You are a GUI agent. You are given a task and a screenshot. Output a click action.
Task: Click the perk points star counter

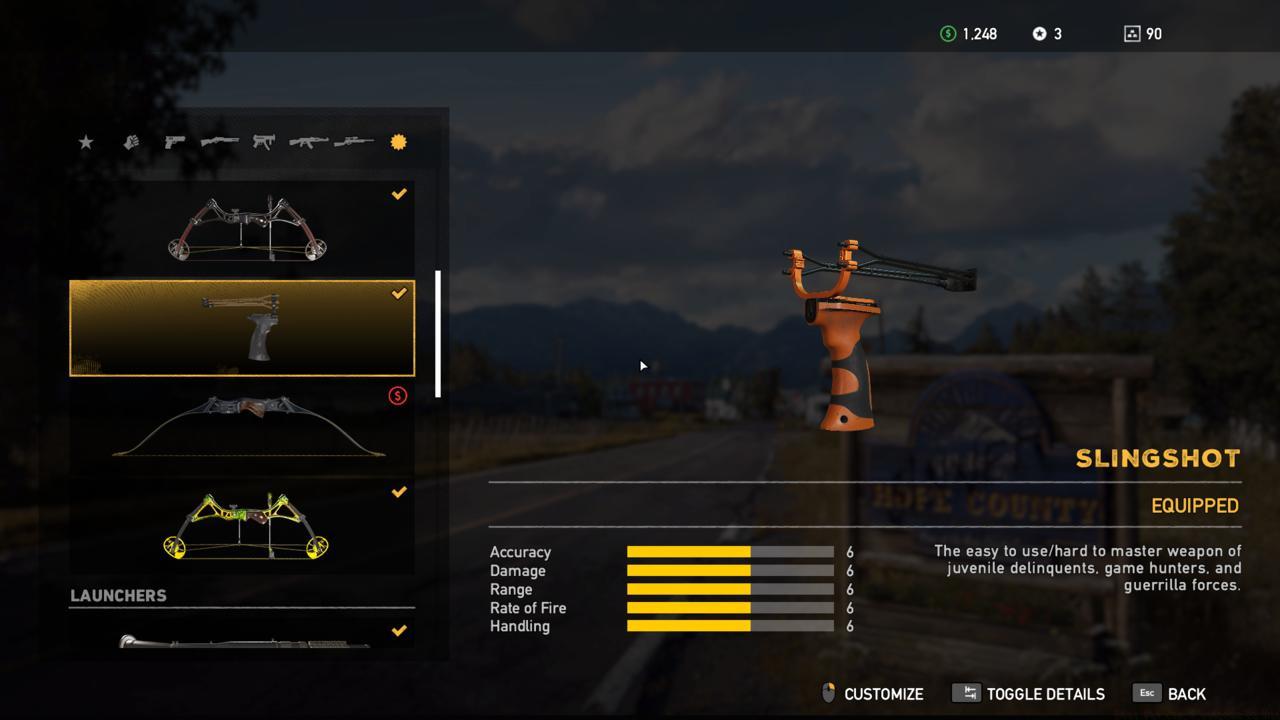(x=1043, y=33)
